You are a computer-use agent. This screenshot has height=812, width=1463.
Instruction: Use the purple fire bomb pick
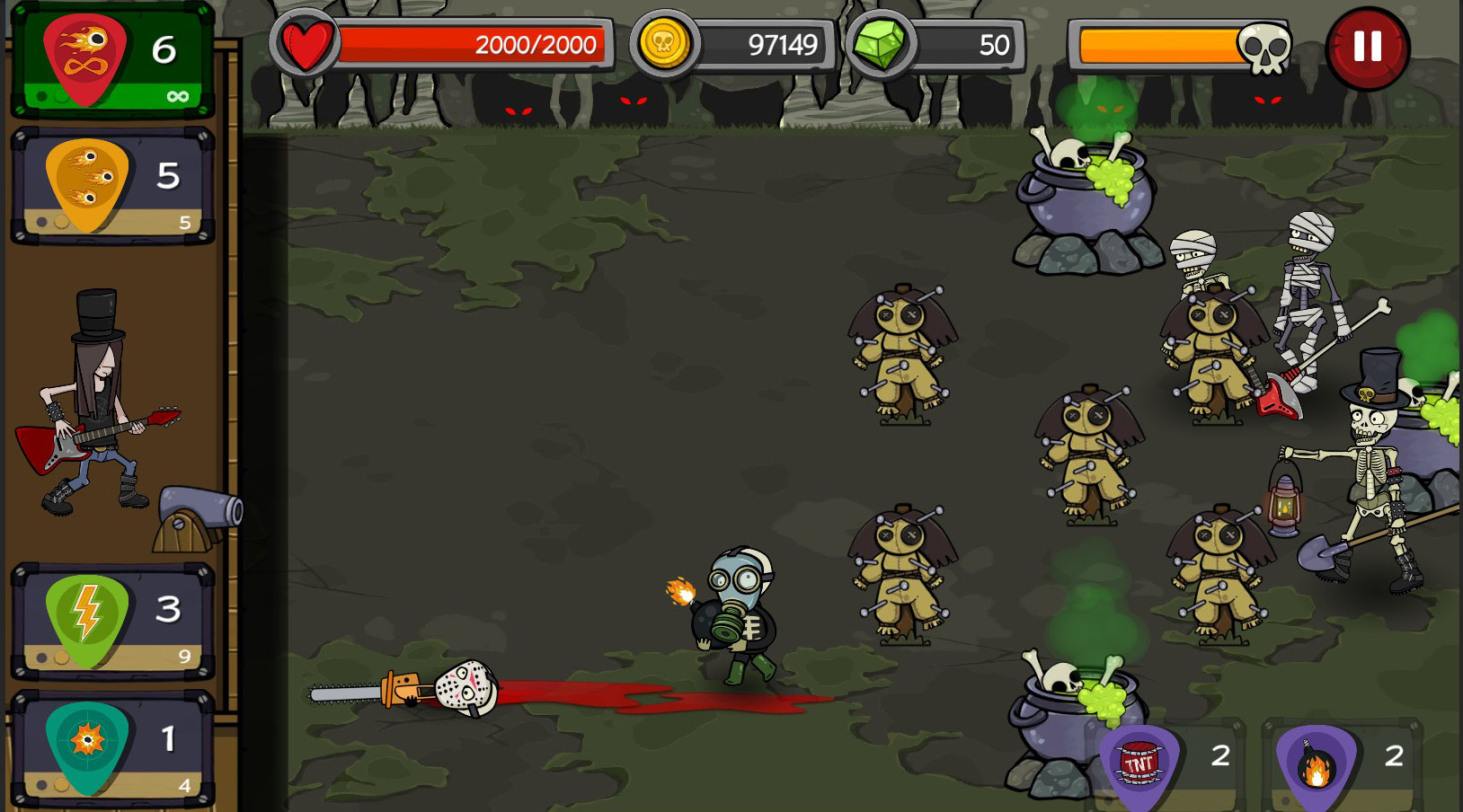(1316, 766)
